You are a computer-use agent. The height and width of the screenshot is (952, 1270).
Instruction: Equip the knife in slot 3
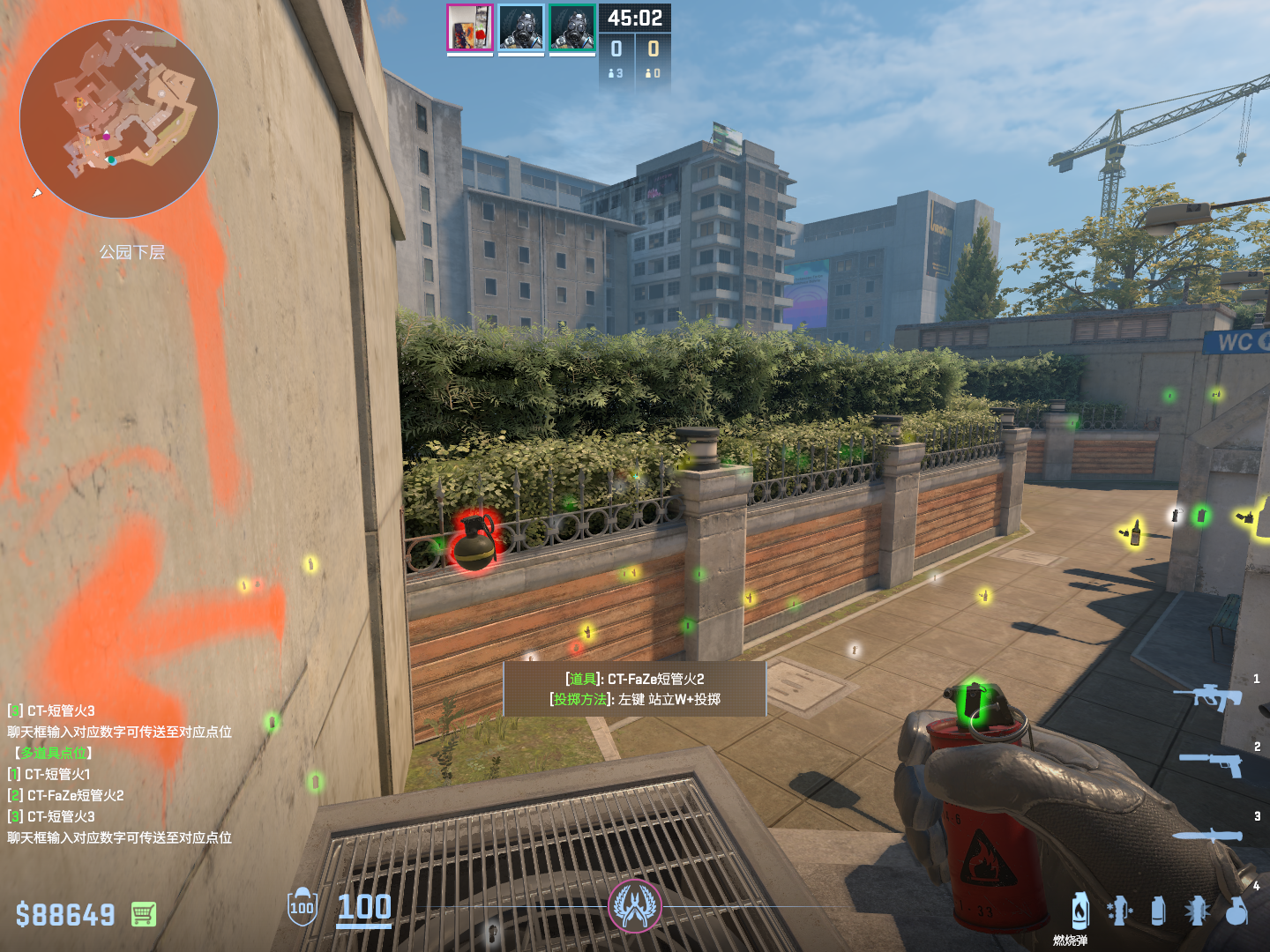[1207, 835]
